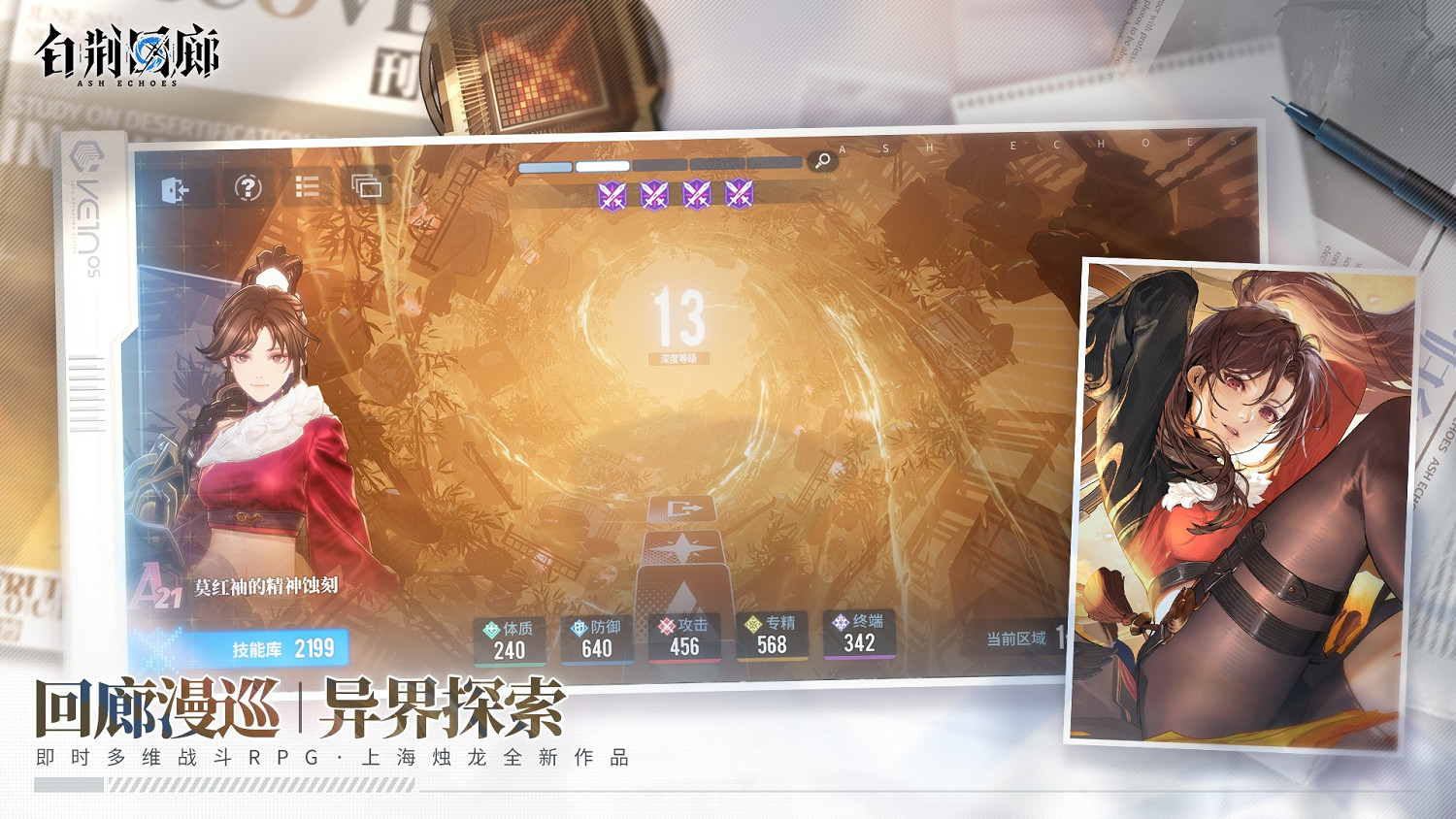This screenshot has width=1456, height=819.
Task: Select the first purple crossed-swords badge
Action: [612, 195]
